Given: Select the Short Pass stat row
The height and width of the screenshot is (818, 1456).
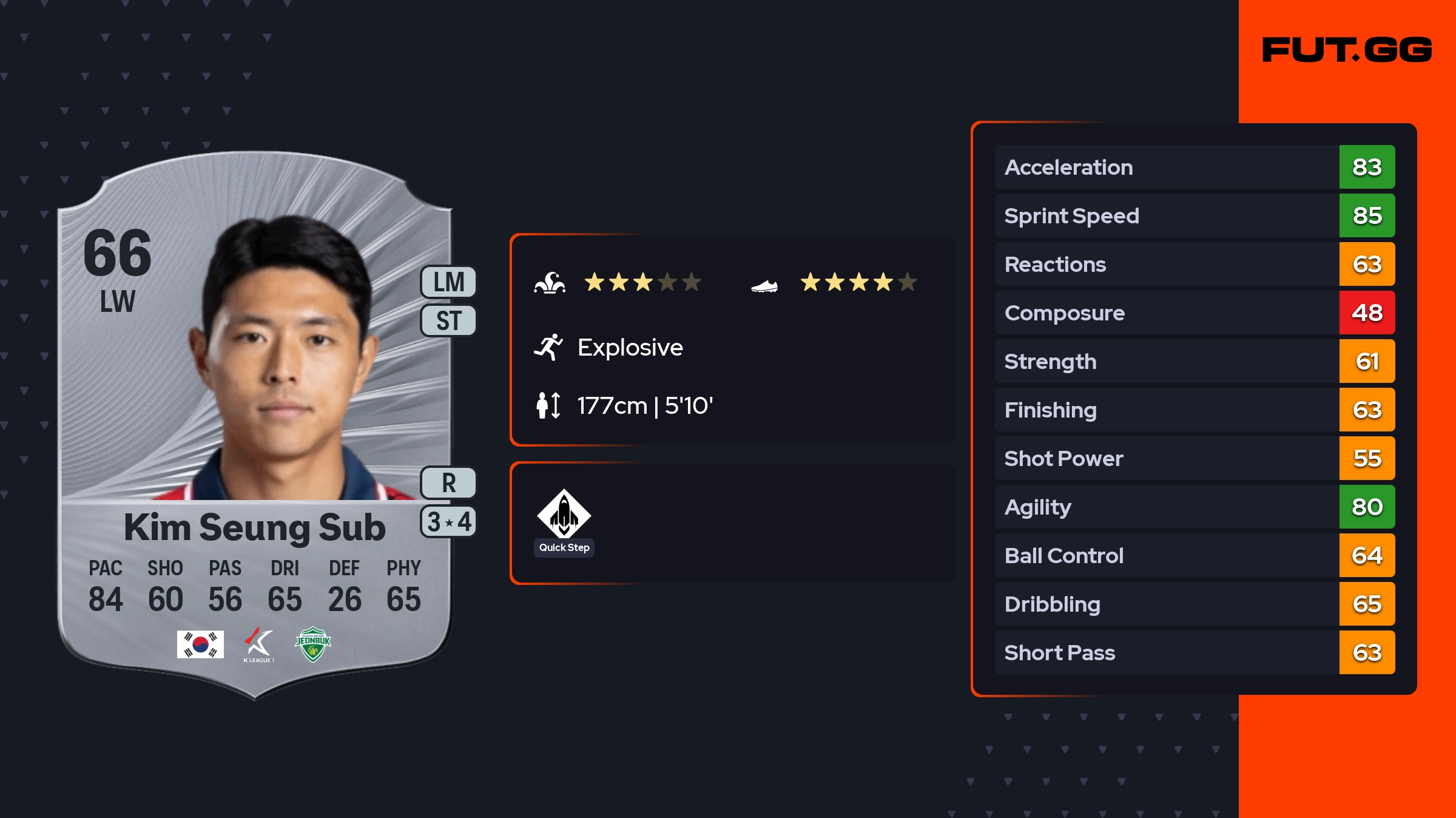Looking at the screenshot, I should [x=1194, y=652].
